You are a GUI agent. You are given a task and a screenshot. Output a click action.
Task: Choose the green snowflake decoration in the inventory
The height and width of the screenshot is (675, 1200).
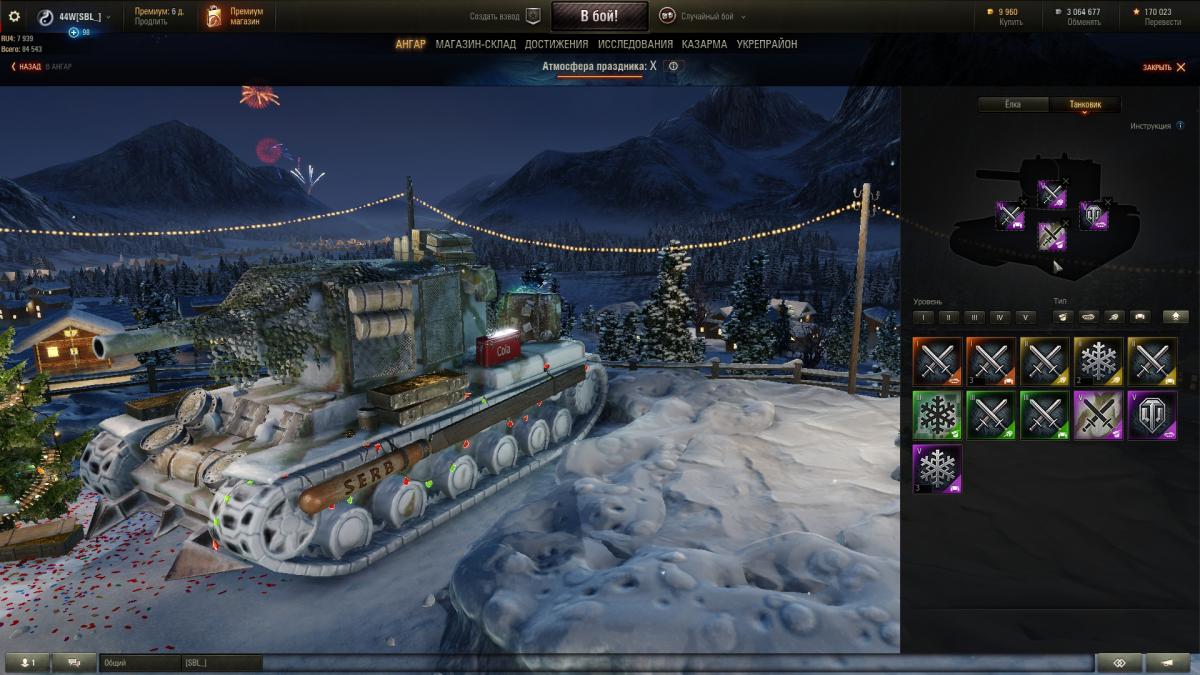(937, 415)
